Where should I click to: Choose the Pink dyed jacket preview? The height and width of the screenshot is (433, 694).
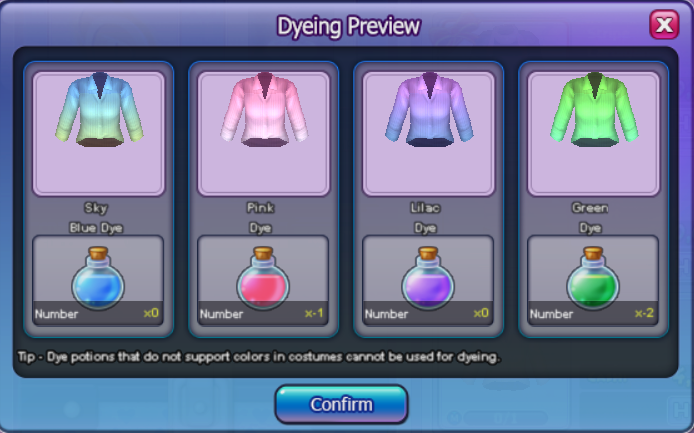pyautogui.click(x=263, y=133)
